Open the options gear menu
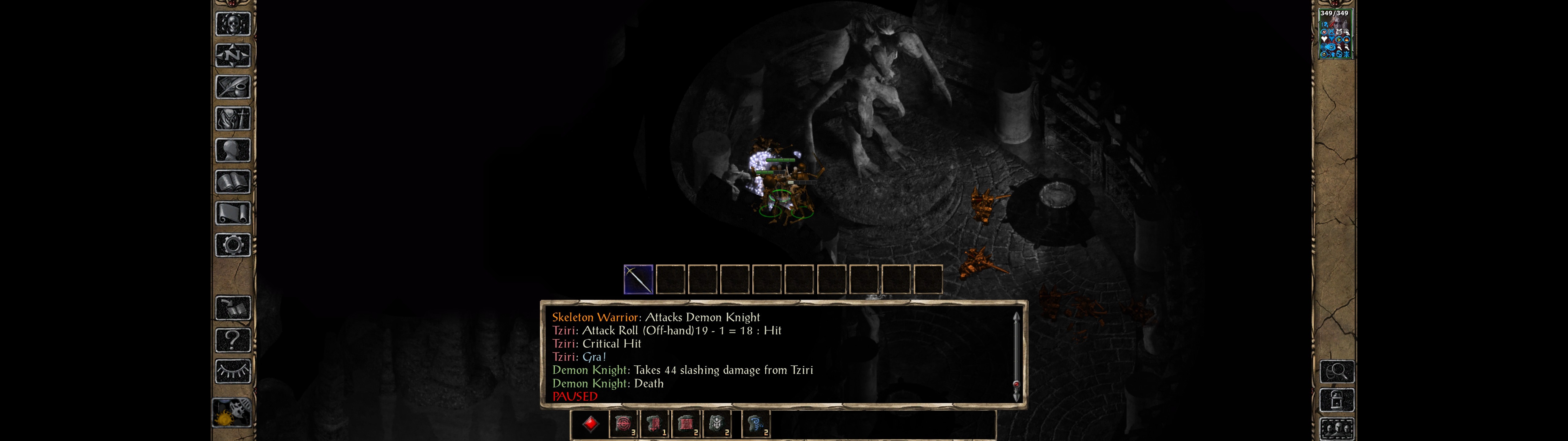 point(233,246)
